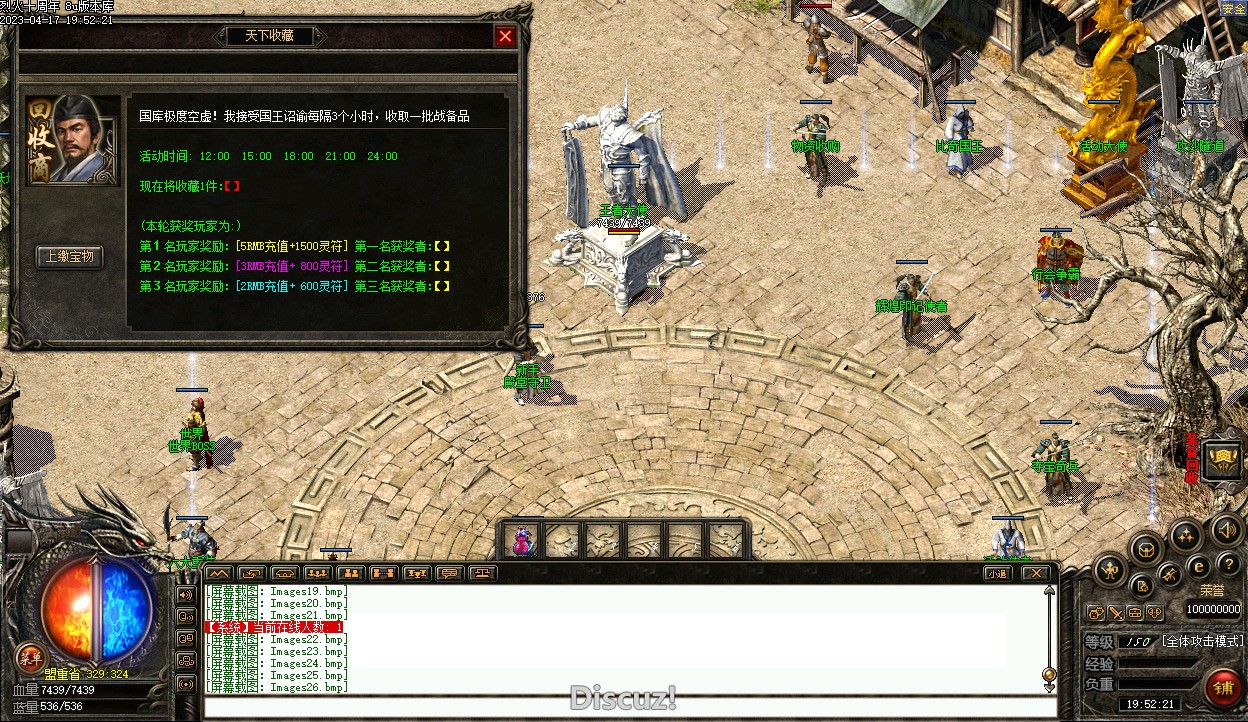Open the bag chest icon

click(1146, 548)
